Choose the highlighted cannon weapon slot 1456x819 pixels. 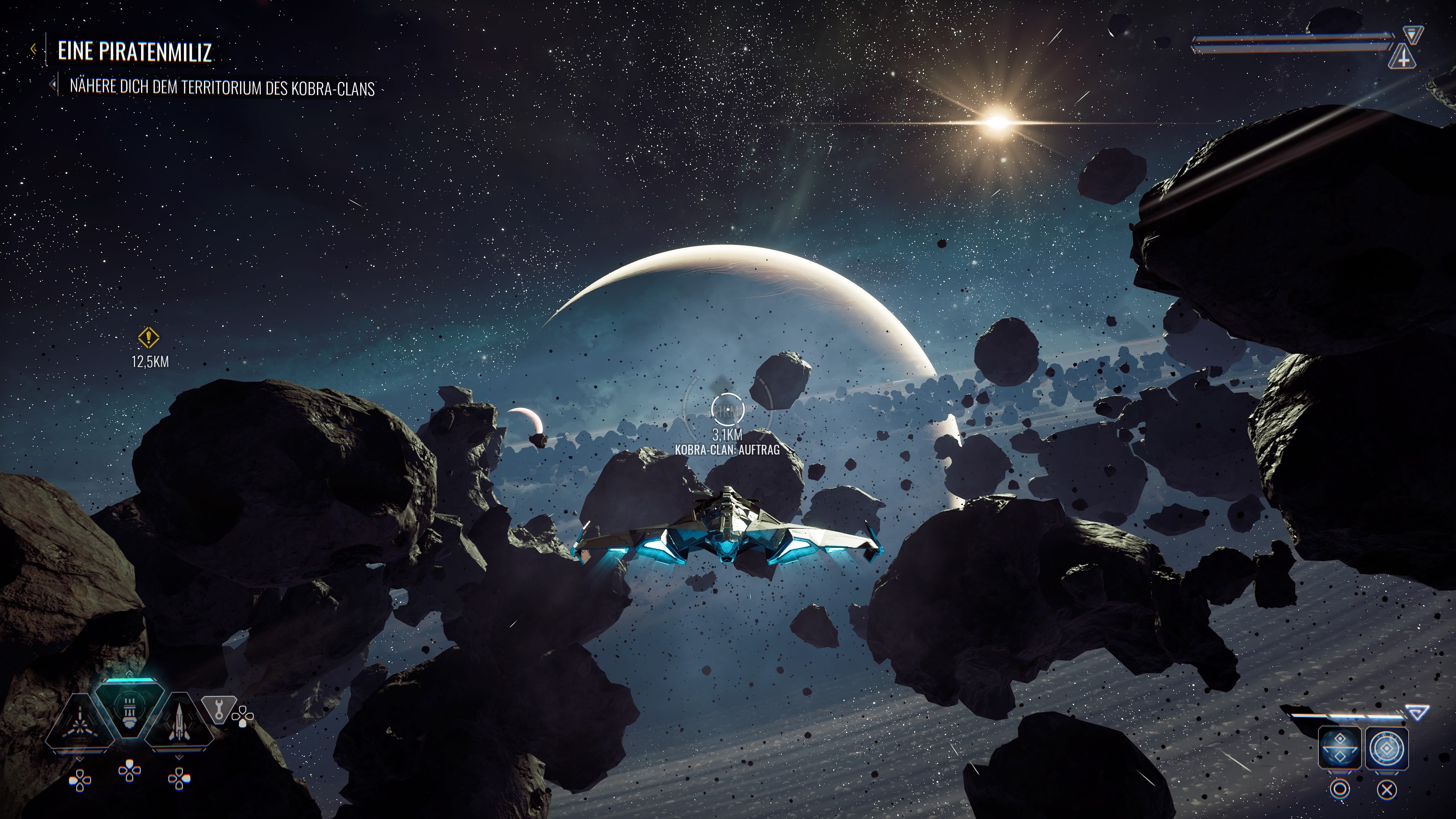(x=130, y=709)
